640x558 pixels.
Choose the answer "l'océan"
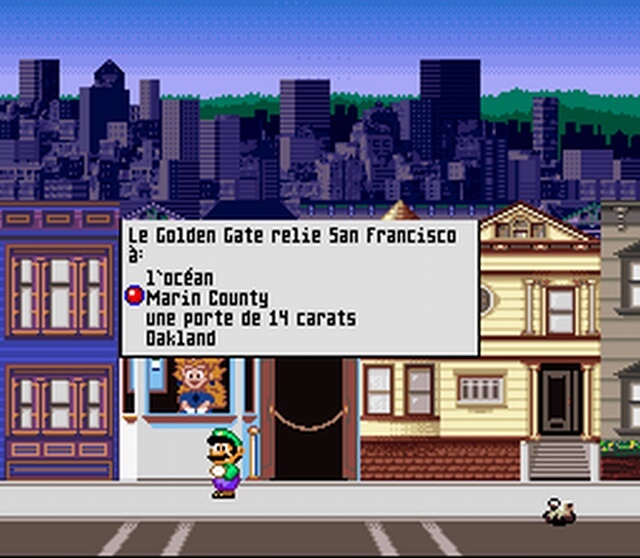[x=180, y=278]
